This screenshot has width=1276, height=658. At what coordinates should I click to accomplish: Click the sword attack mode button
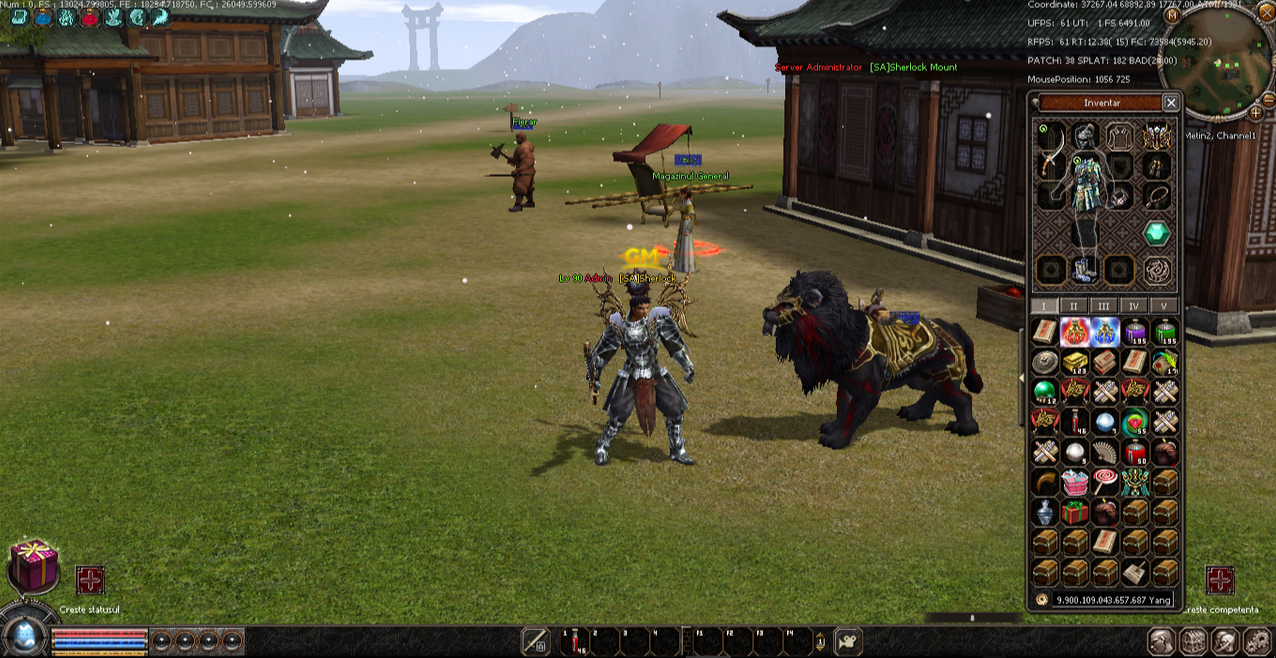point(537,641)
